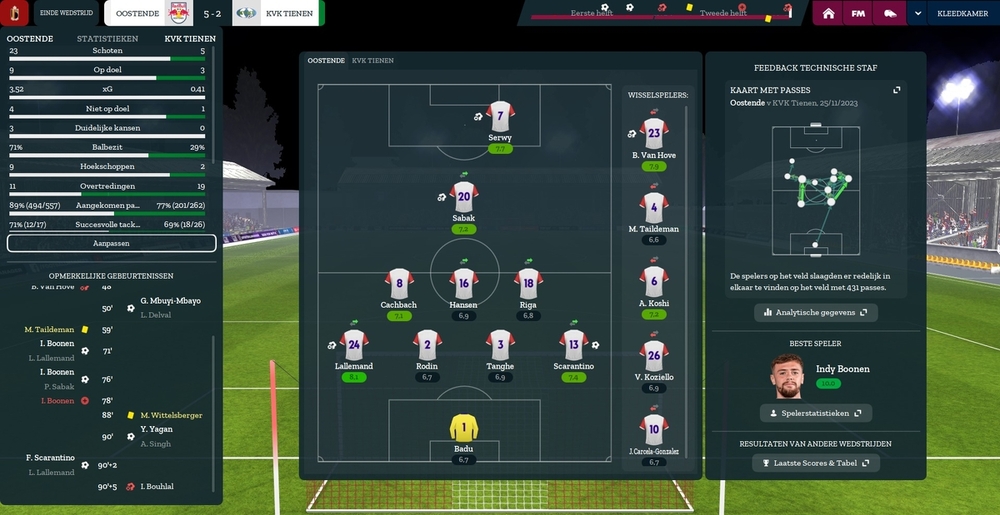Expand the Kaart met Passes panel

pos(897,90)
